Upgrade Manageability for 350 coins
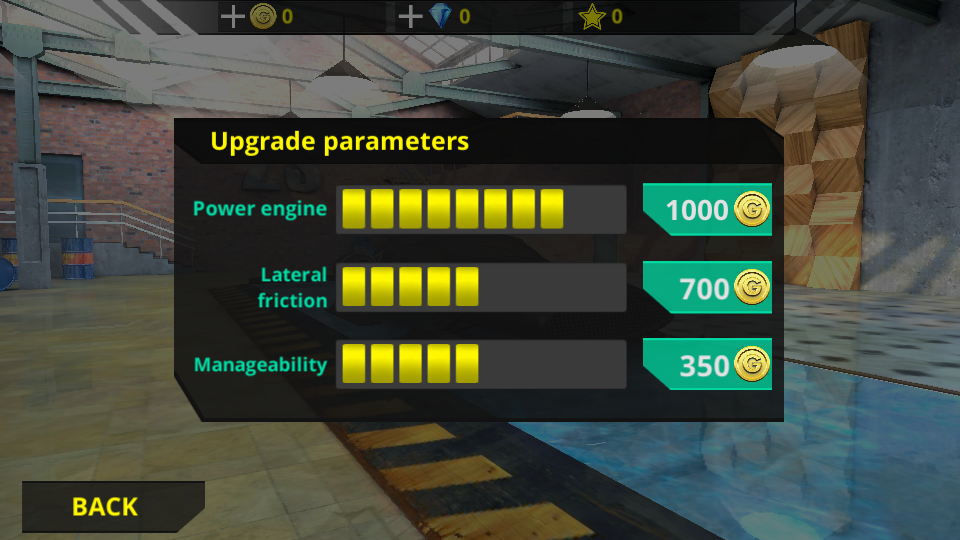The image size is (960, 540). (709, 365)
